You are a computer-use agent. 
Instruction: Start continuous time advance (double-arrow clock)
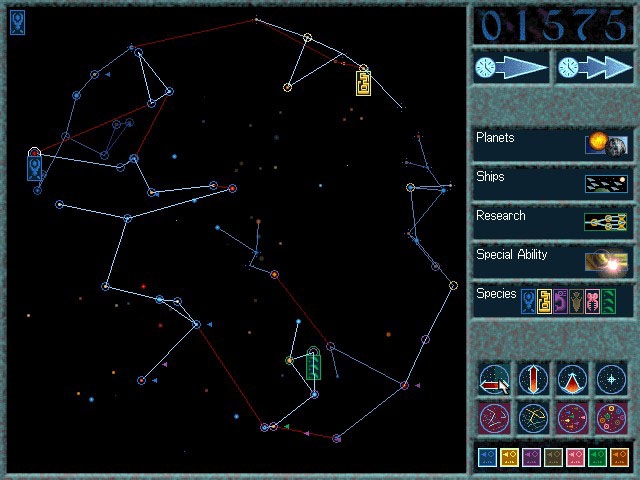click(594, 68)
